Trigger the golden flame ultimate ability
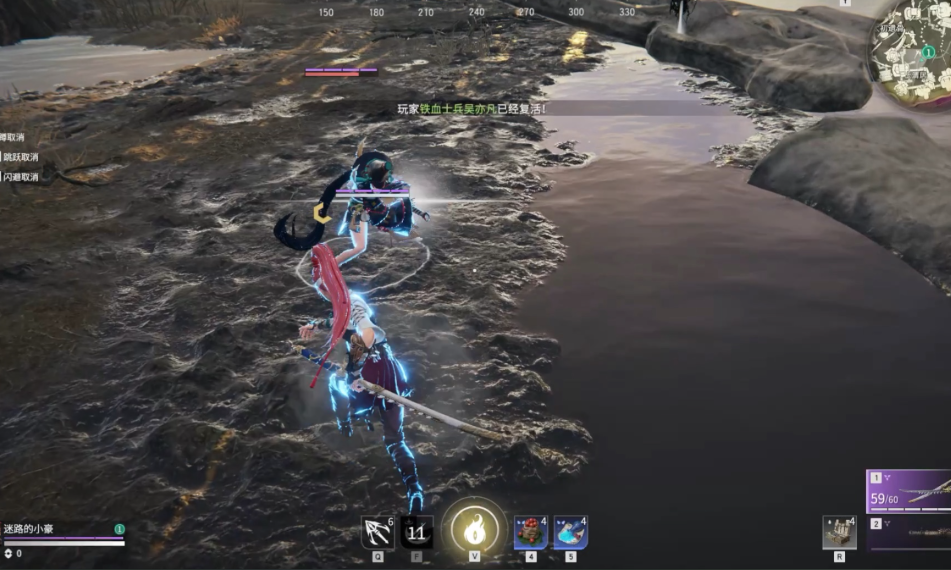This screenshot has width=951, height=570. (474, 529)
